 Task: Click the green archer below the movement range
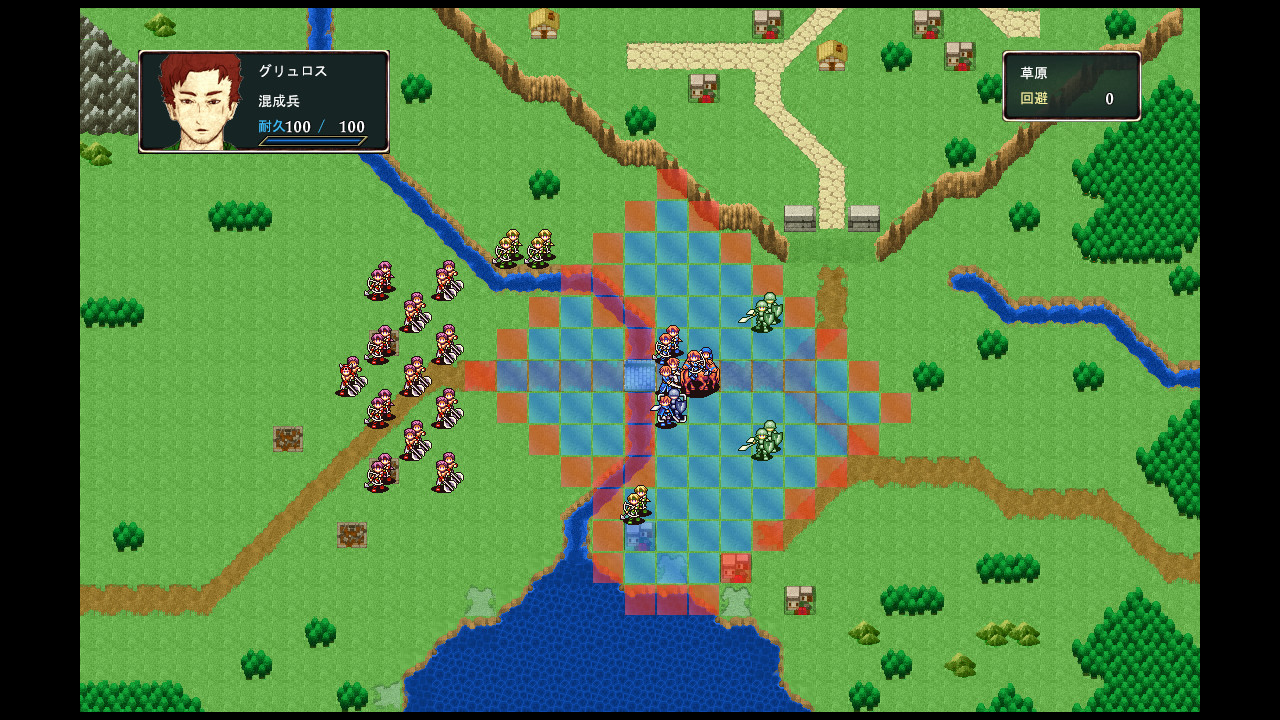click(636, 500)
